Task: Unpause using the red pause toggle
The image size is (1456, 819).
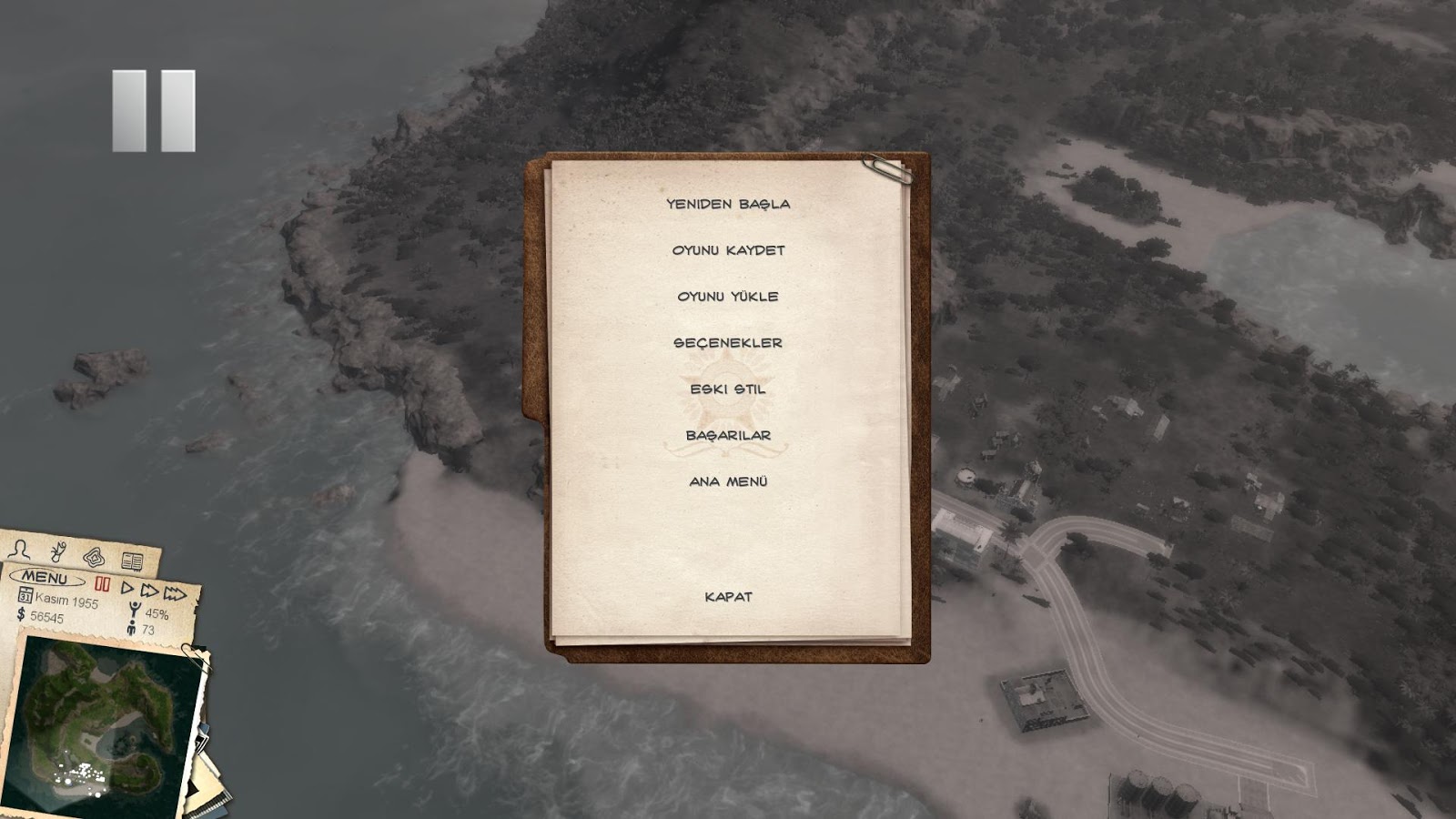Action: click(x=103, y=584)
